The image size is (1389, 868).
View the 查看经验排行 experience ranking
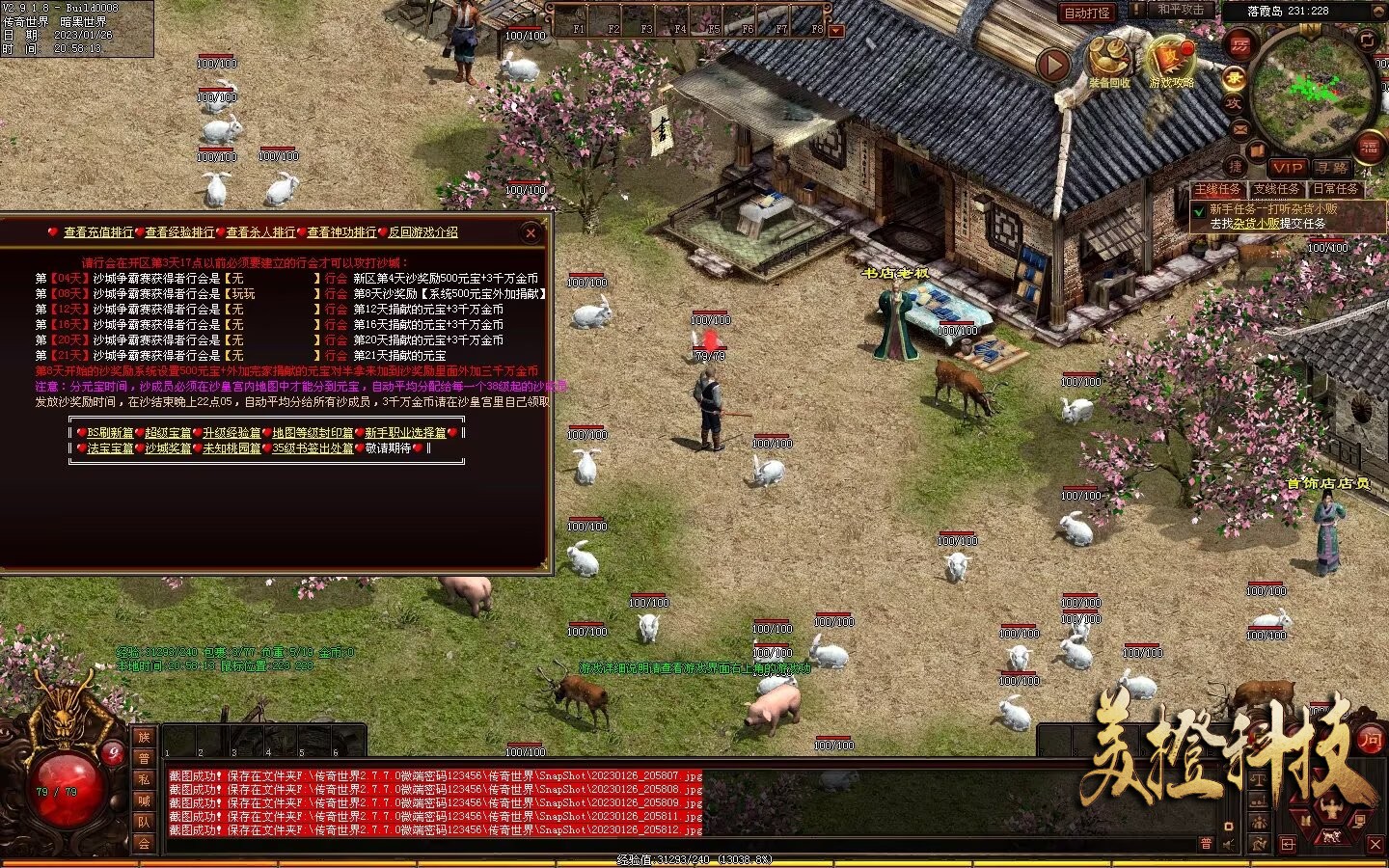point(179,232)
